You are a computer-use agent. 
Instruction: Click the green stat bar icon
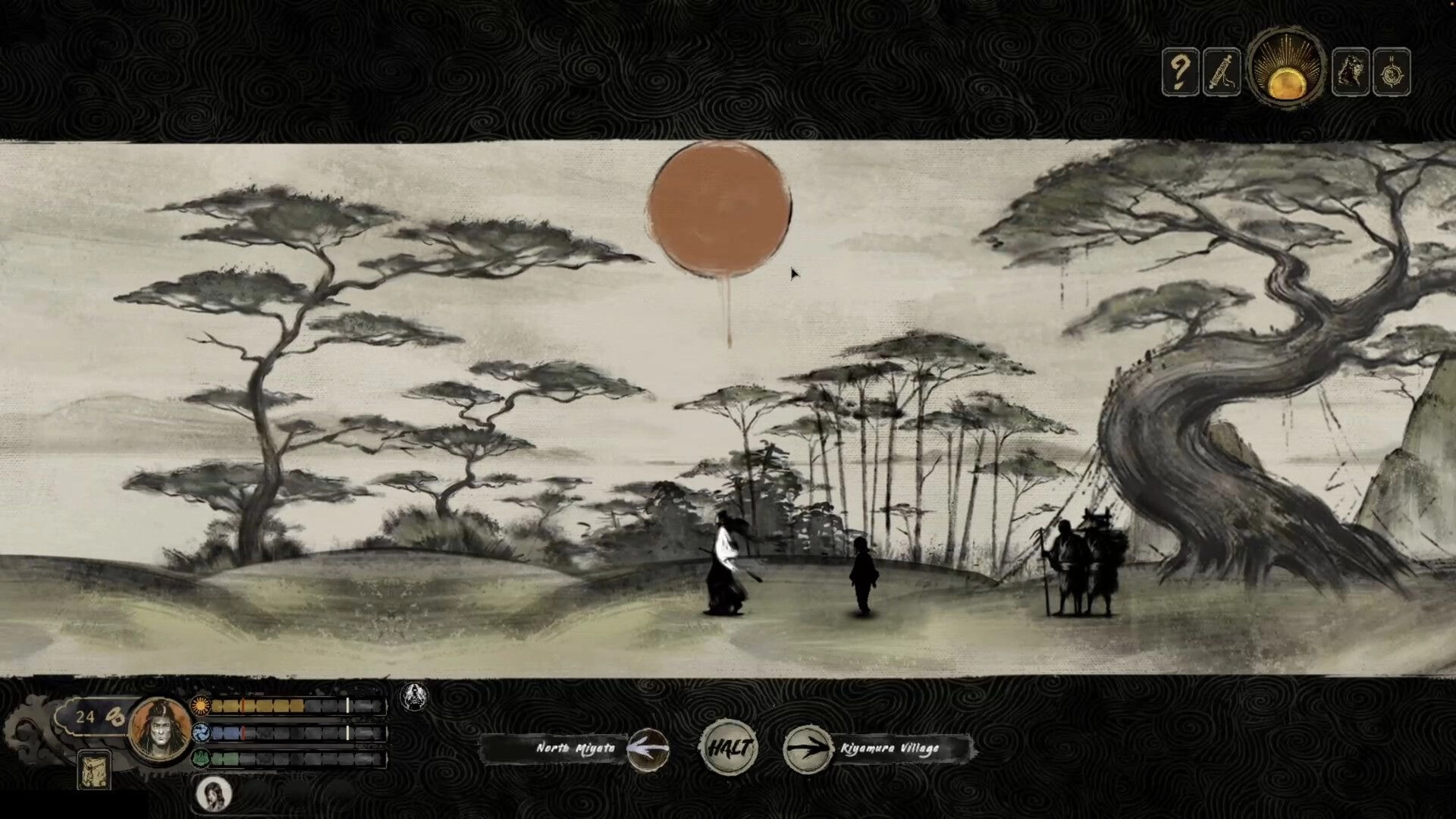[x=201, y=758]
